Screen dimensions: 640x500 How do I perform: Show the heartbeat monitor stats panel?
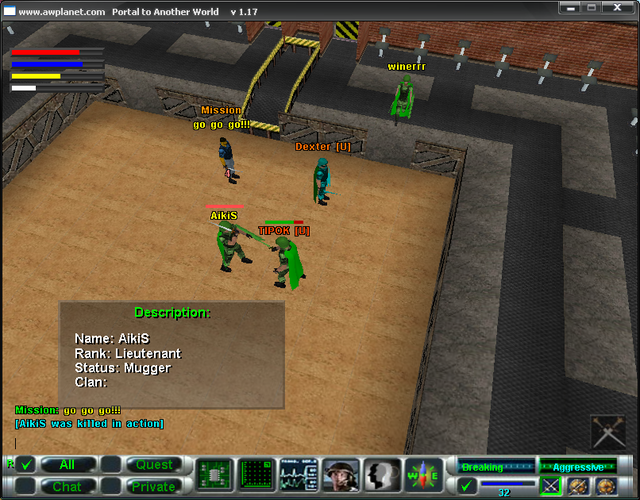point(299,474)
